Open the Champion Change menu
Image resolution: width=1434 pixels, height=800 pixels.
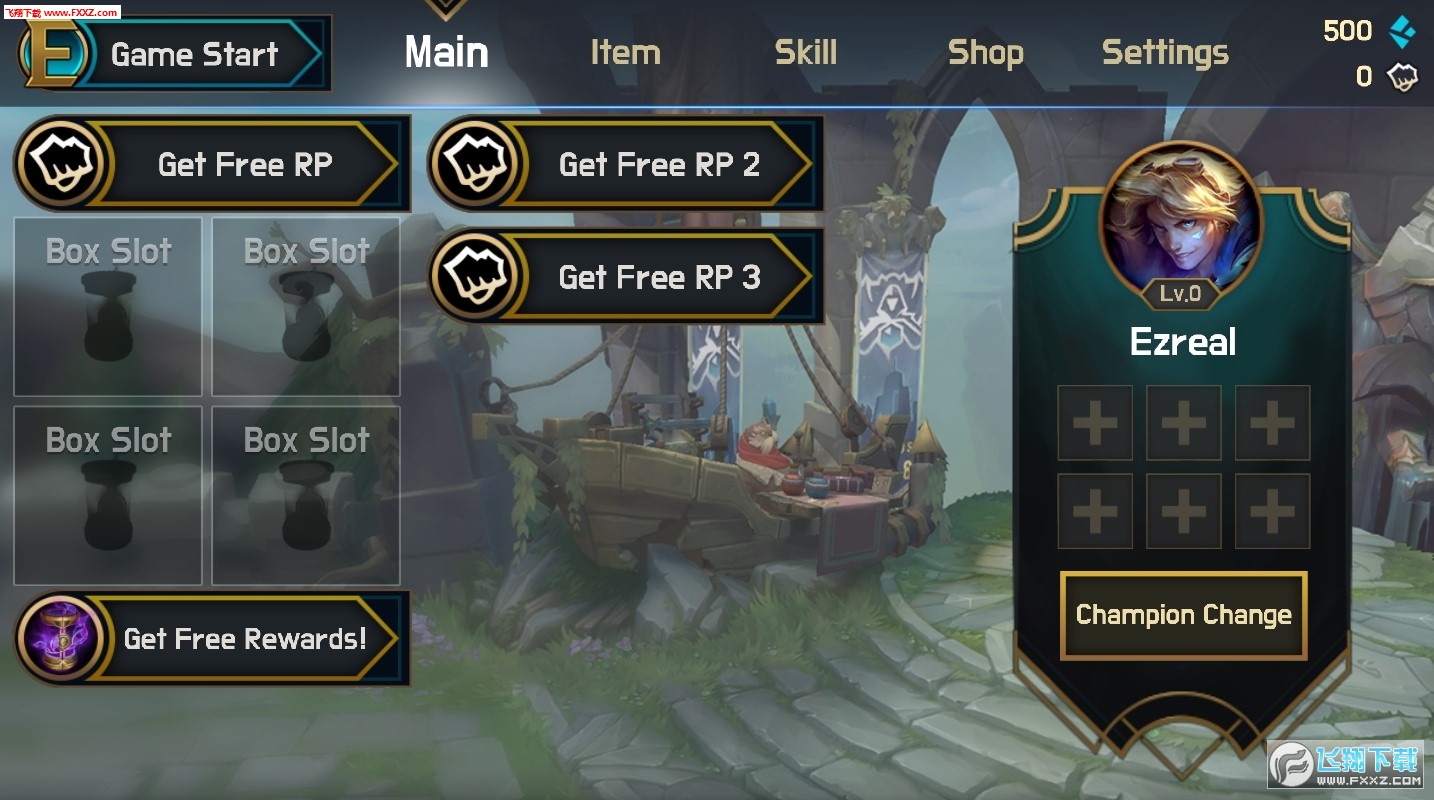pos(1183,615)
